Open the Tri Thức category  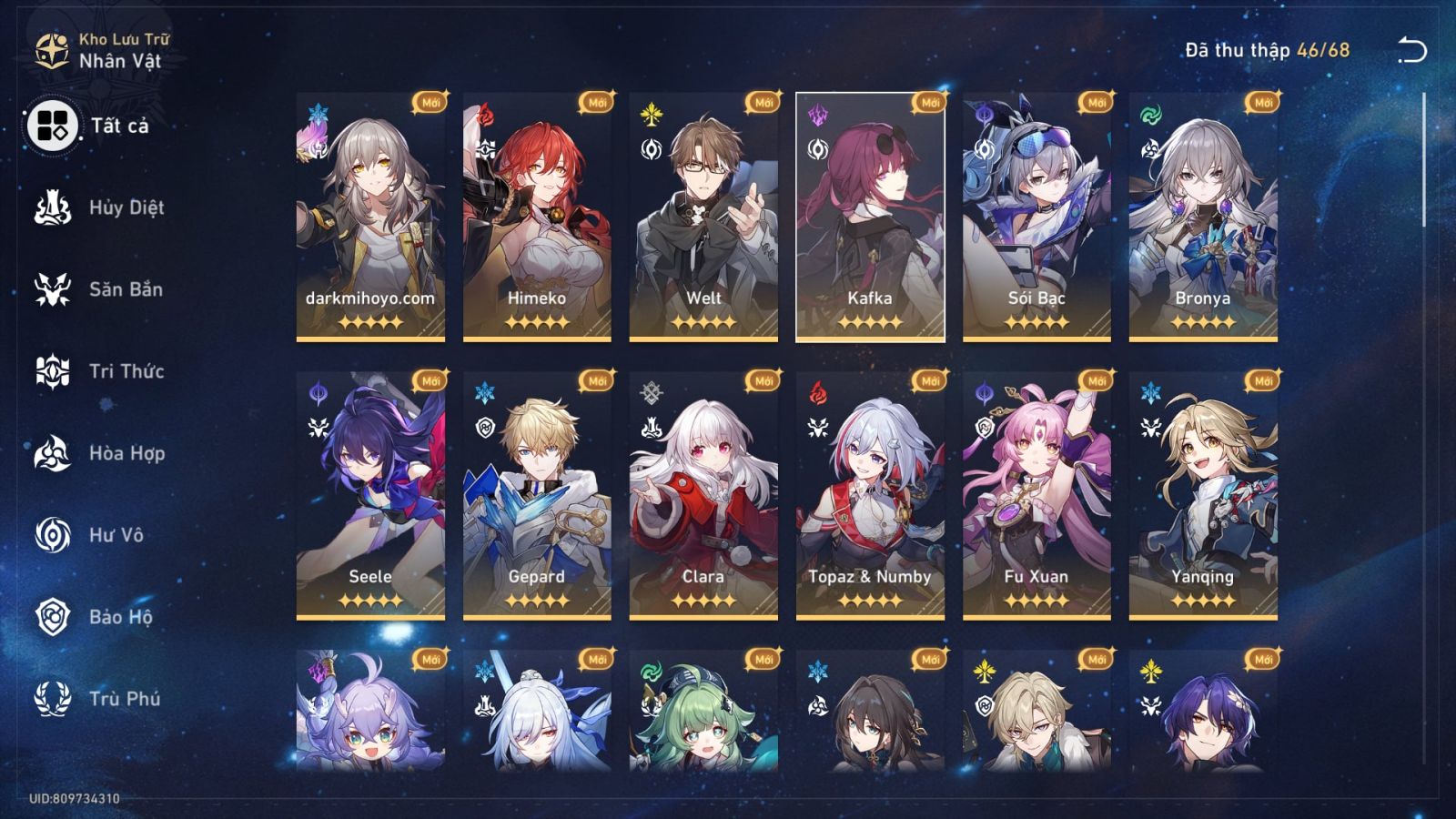click(x=100, y=371)
